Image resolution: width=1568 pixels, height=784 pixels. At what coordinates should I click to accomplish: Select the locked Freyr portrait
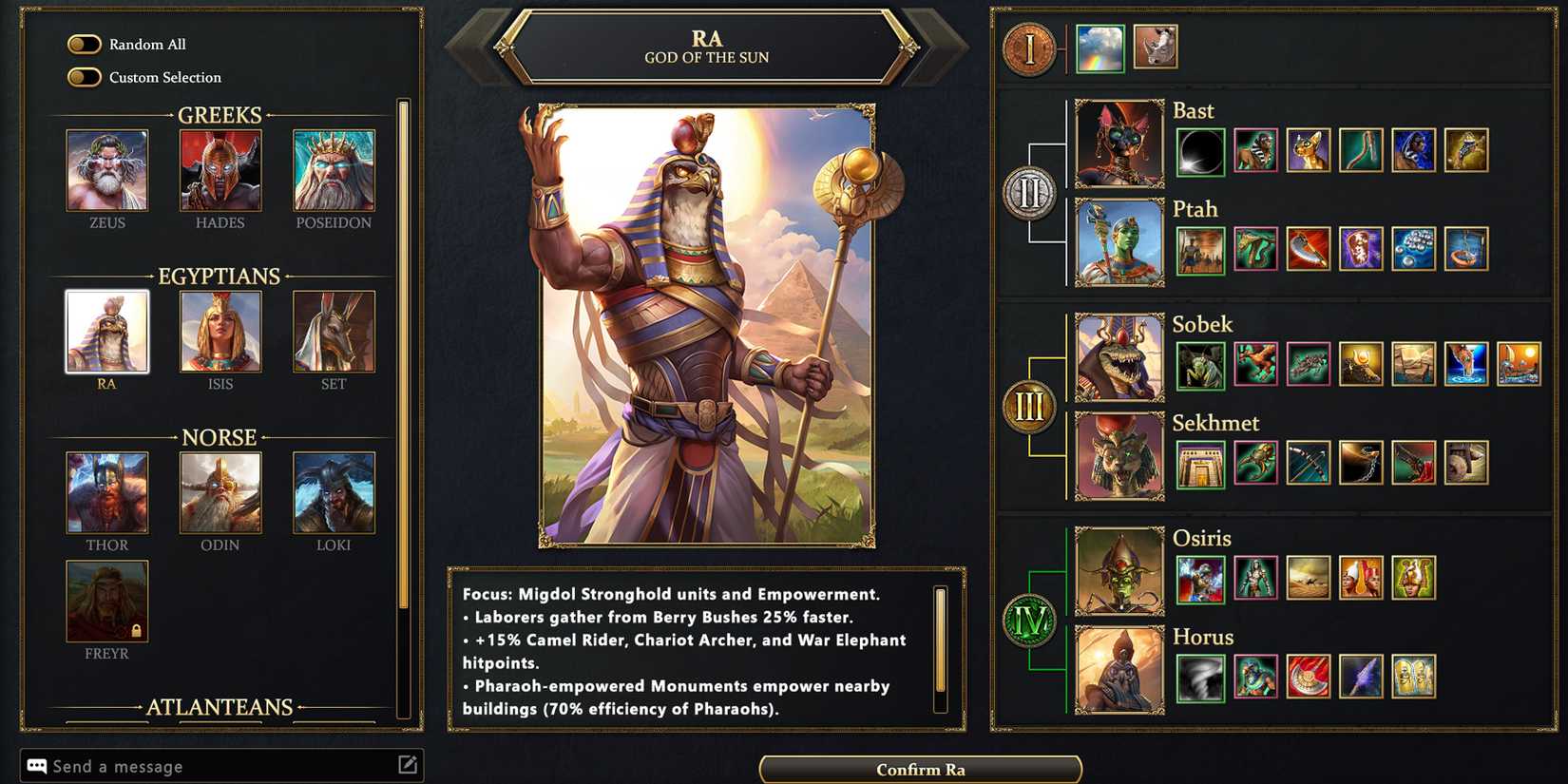click(106, 599)
